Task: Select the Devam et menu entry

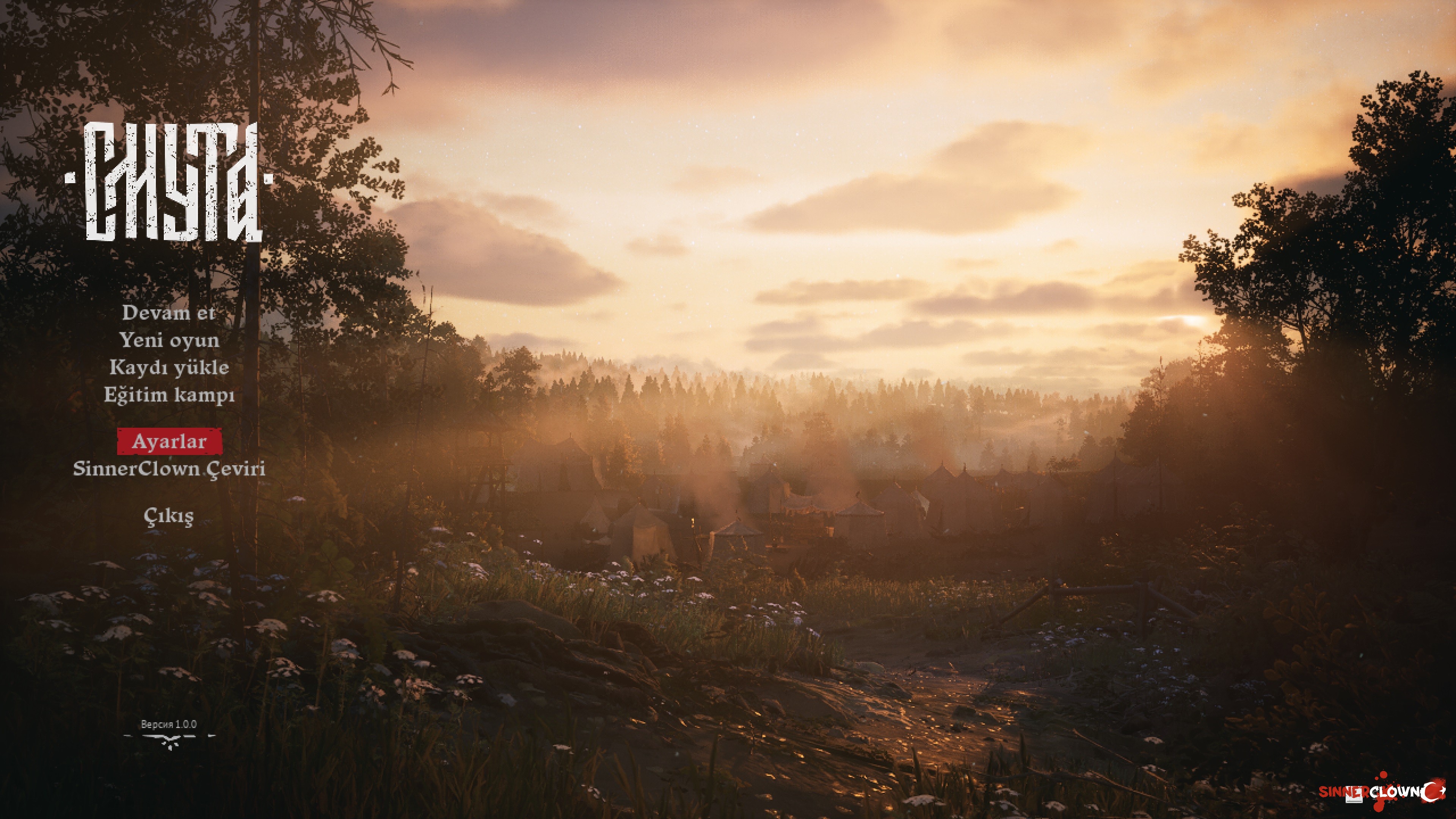Action: click(x=168, y=312)
